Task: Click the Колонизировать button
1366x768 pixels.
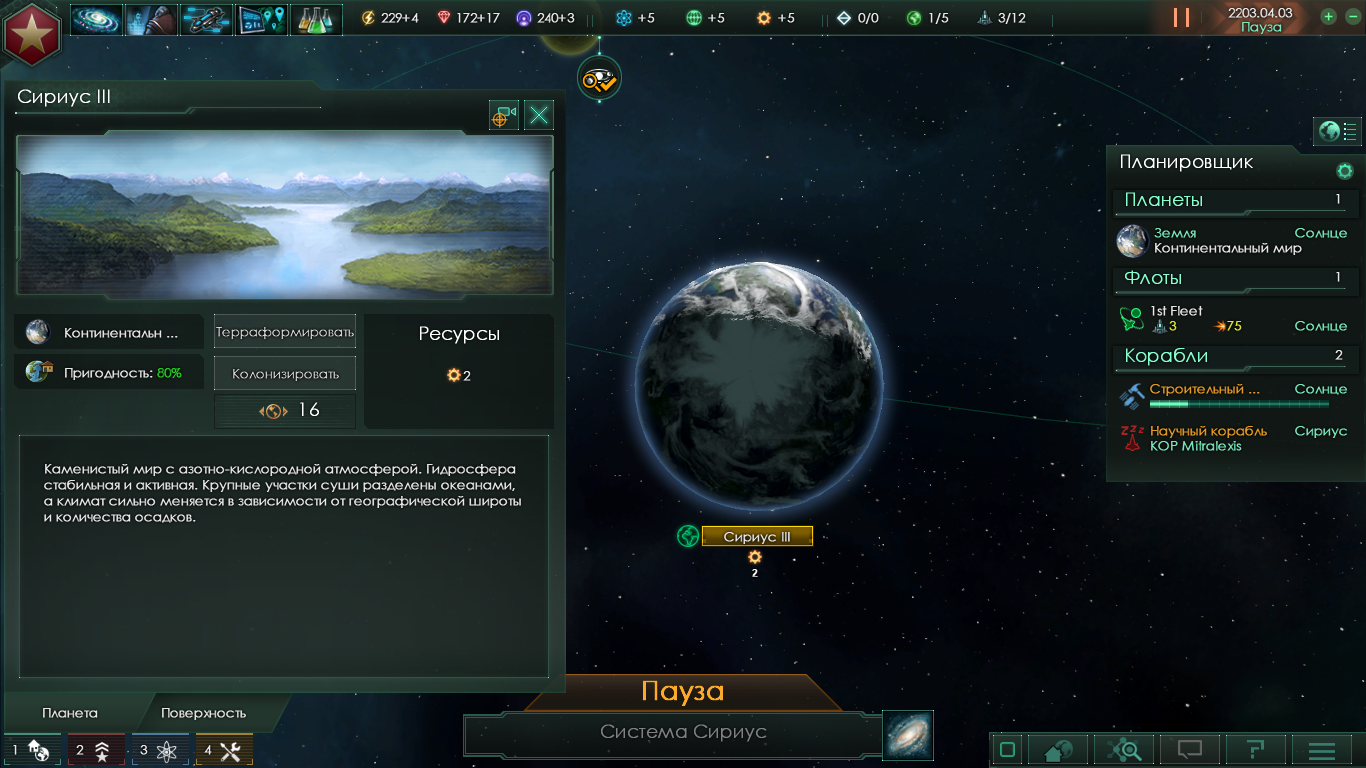Action: point(285,374)
